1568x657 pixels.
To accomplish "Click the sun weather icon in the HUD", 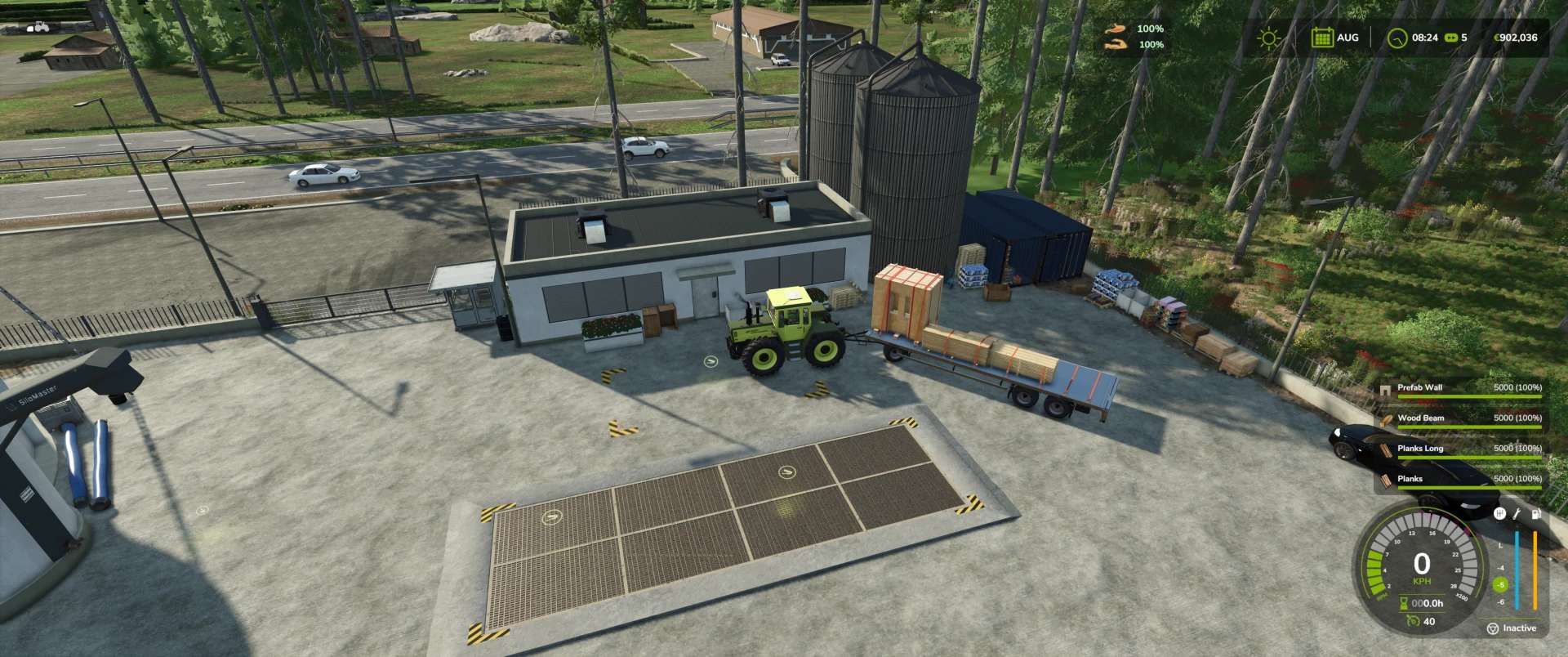I will click(1269, 38).
